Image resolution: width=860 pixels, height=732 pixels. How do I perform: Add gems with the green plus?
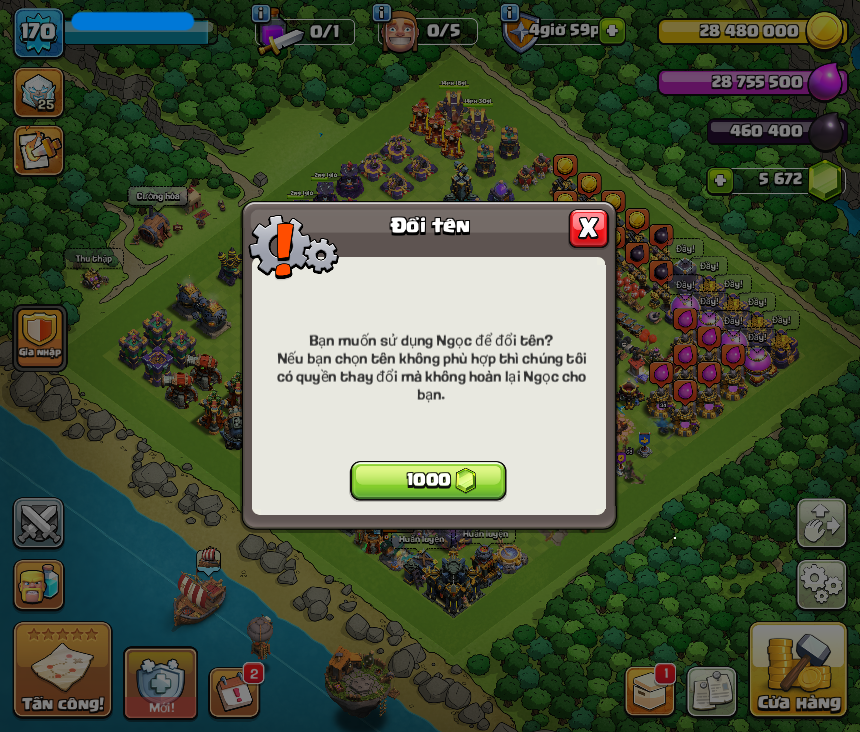[x=720, y=181]
